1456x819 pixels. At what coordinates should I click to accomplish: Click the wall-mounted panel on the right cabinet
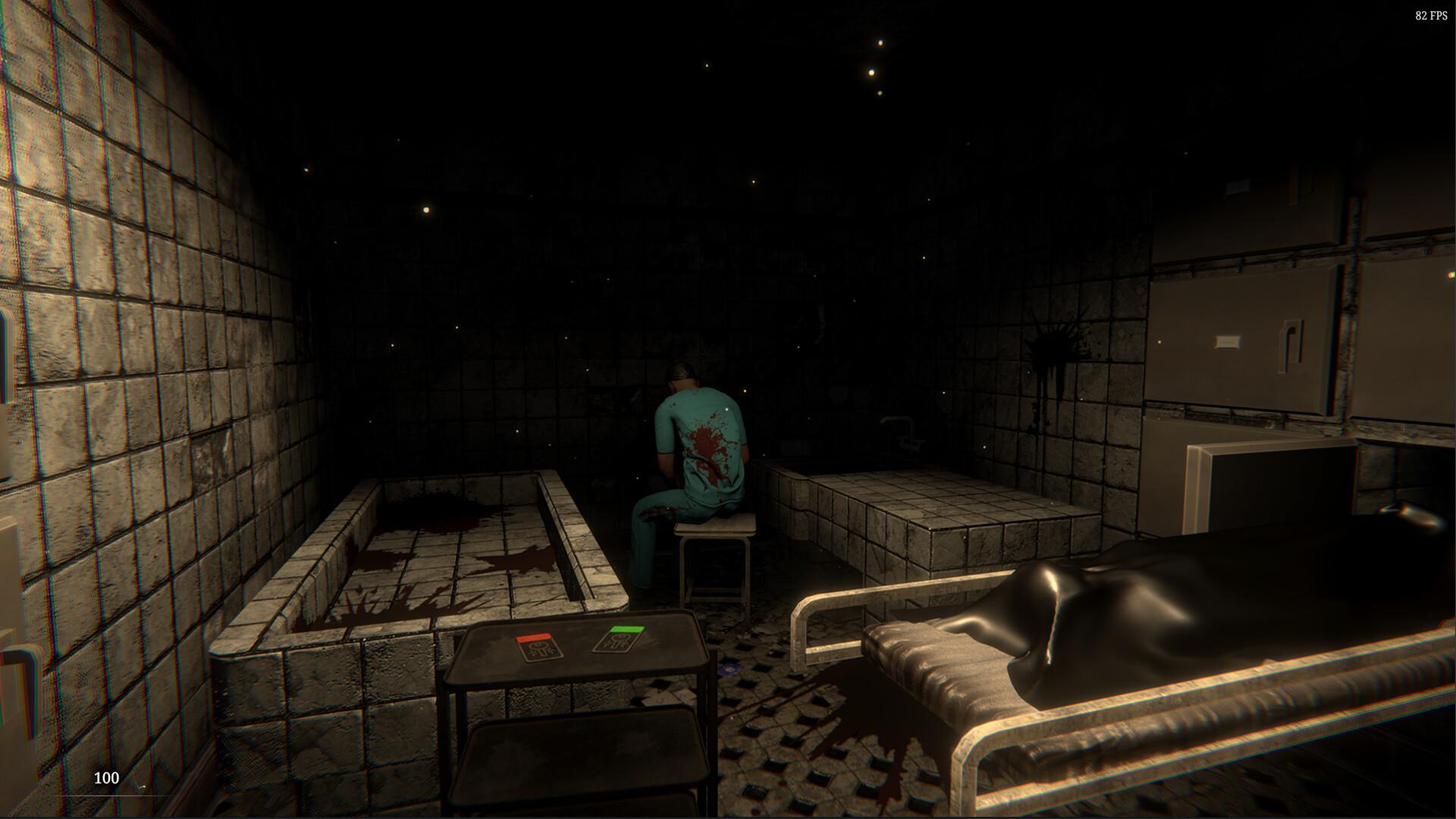click(x=1228, y=340)
